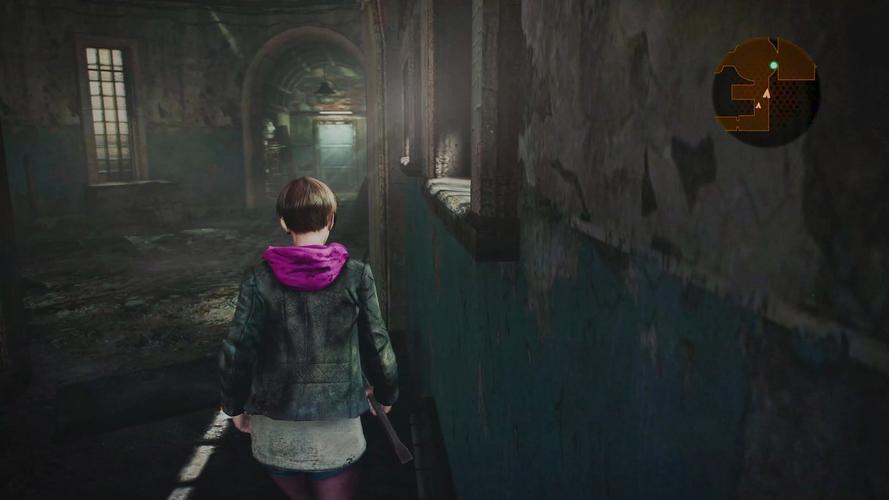This screenshot has height=500, width=889.
Task: Select the green objective marker on minimap
Action: pos(773,65)
